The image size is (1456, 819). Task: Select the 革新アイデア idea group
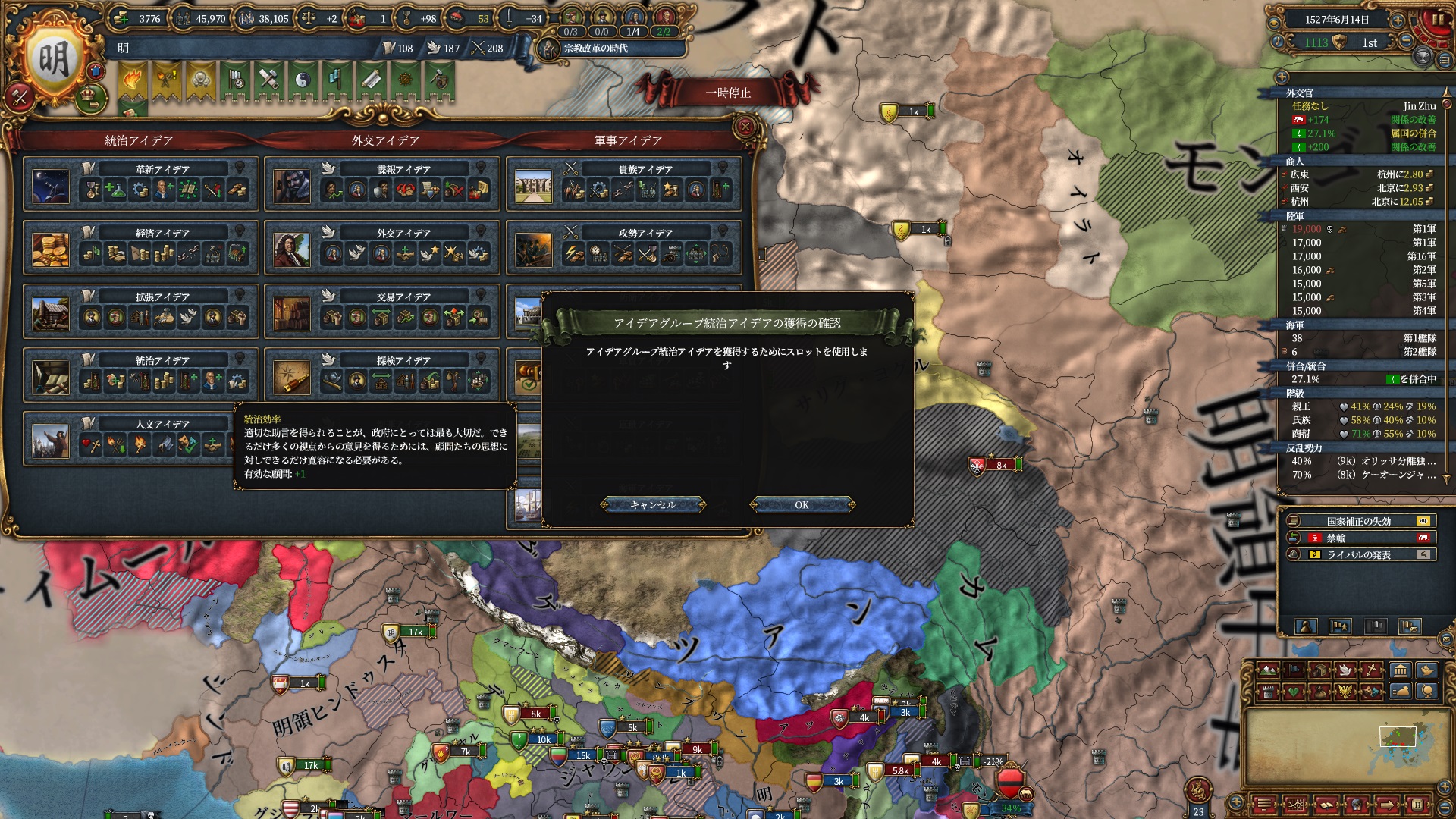coord(162,170)
